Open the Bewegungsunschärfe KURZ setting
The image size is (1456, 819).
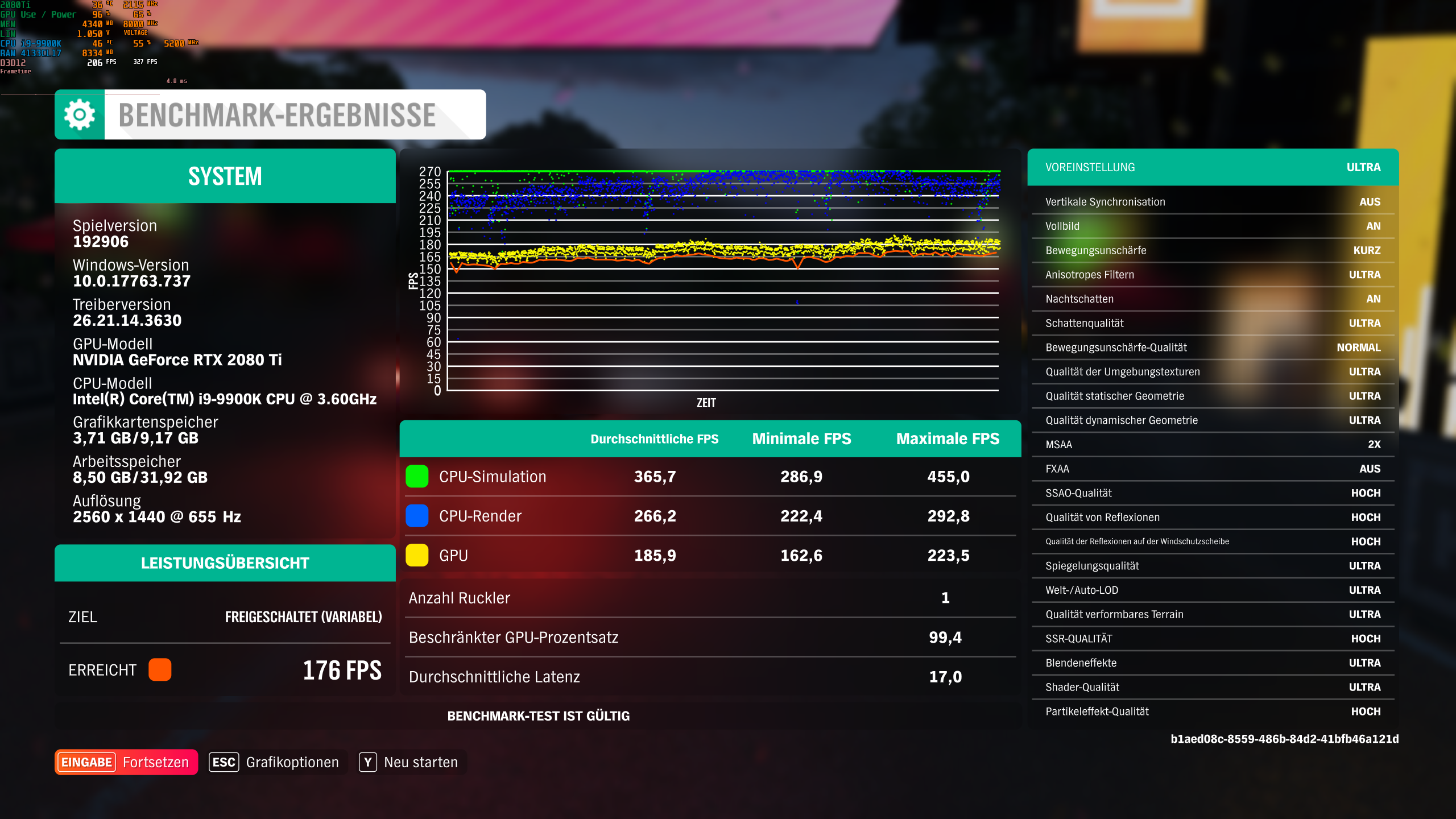tap(1211, 250)
